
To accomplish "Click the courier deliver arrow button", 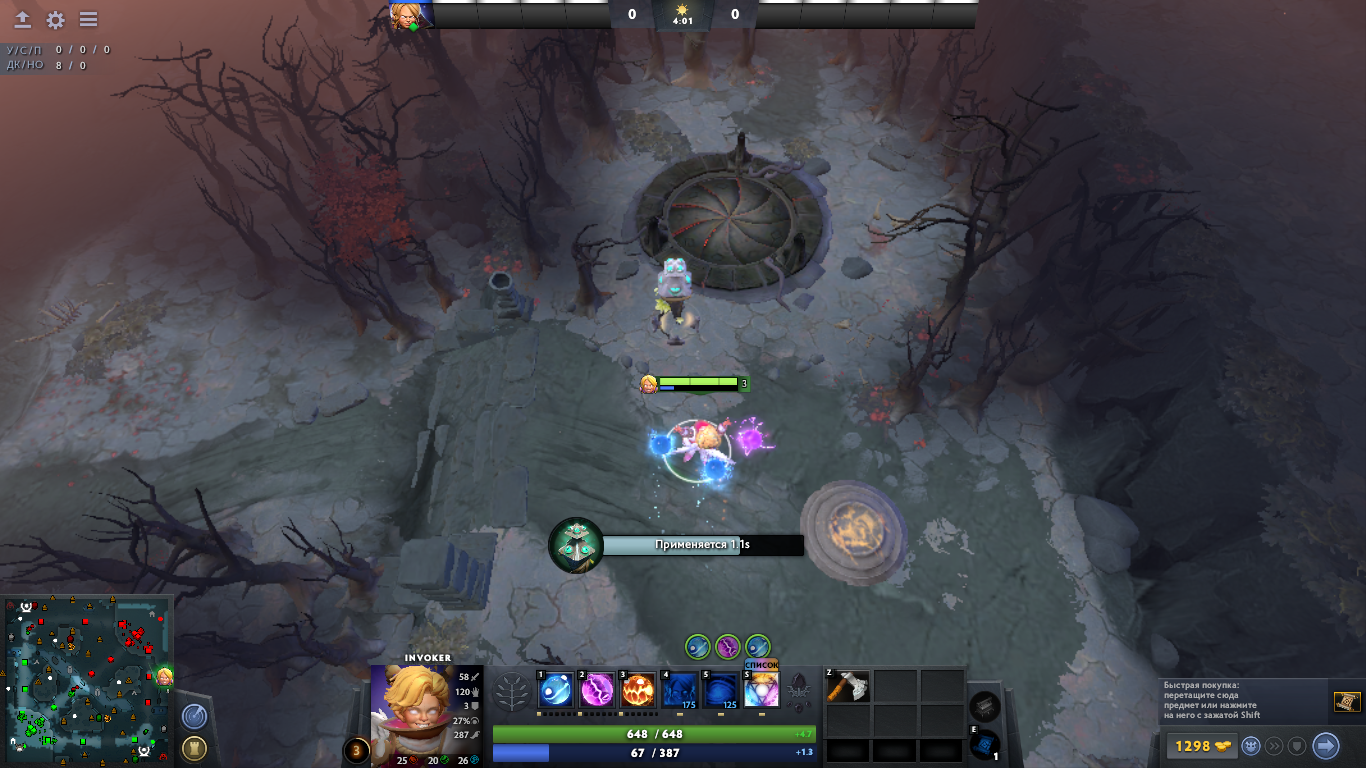I will pos(1325,746).
